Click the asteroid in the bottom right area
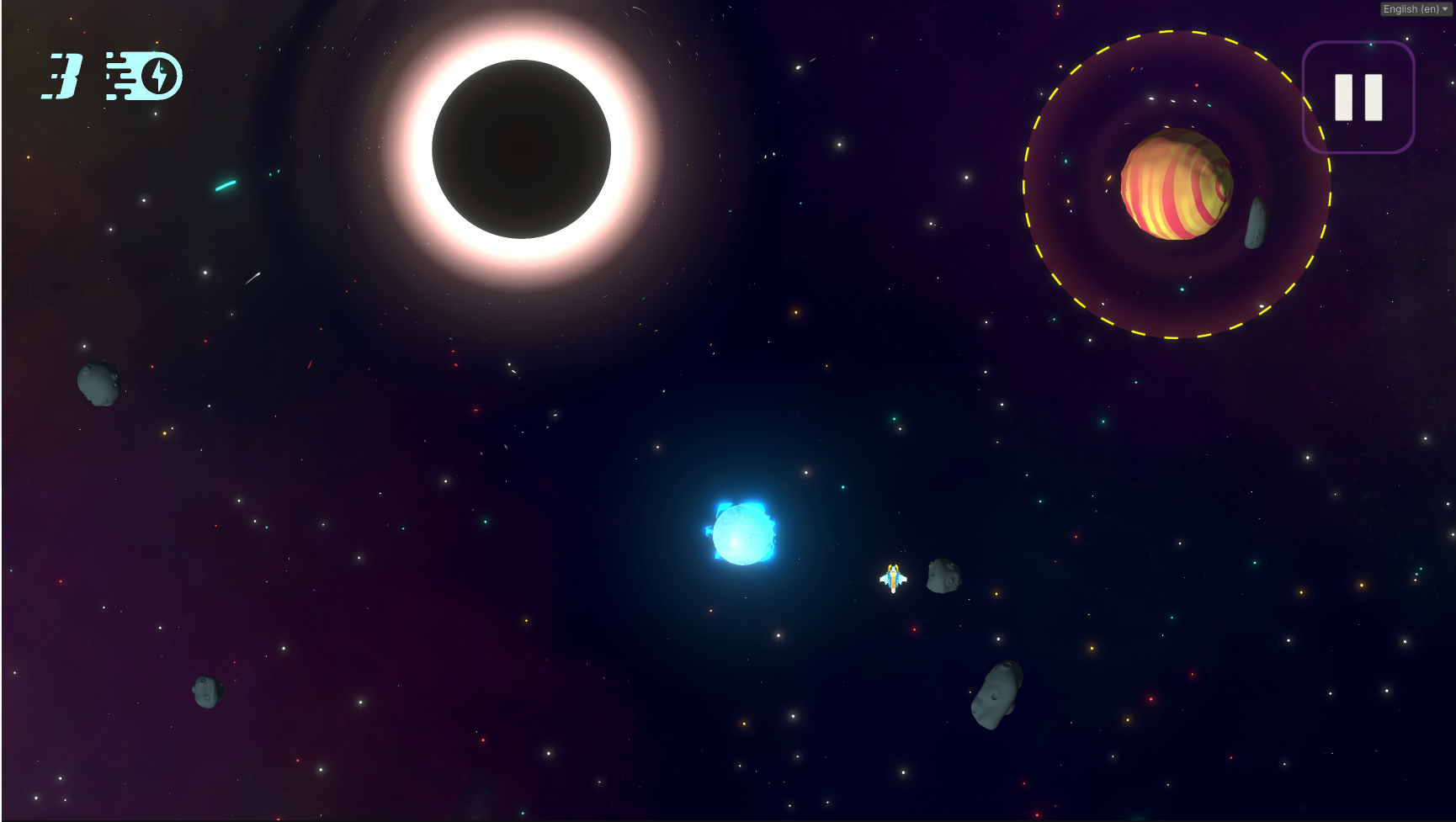The image size is (1456, 822). click(997, 694)
